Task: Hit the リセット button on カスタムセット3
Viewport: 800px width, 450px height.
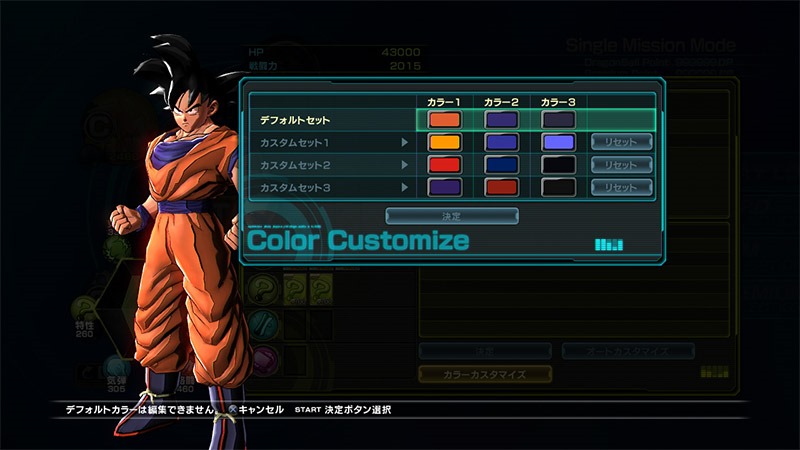Action: coord(620,187)
